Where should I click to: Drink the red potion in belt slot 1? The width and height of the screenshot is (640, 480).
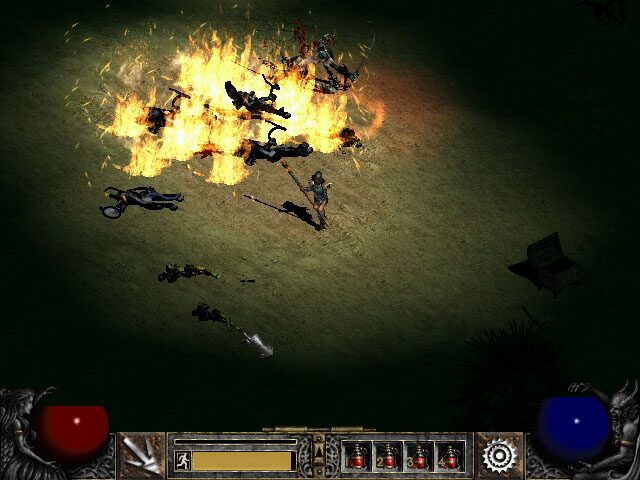pyautogui.click(x=357, y=456)
